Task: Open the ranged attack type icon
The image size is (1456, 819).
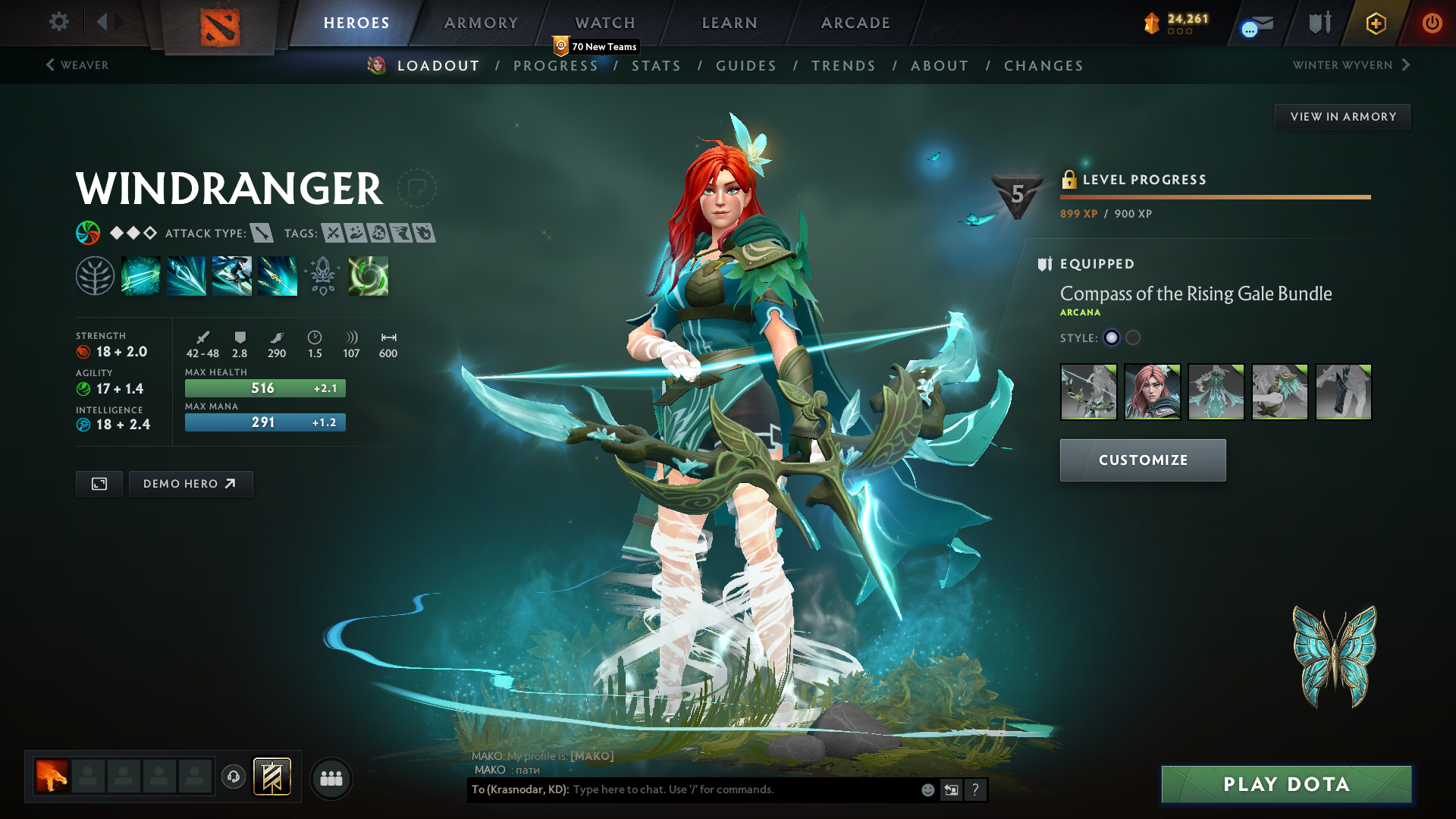Action: tap(262, 234)
